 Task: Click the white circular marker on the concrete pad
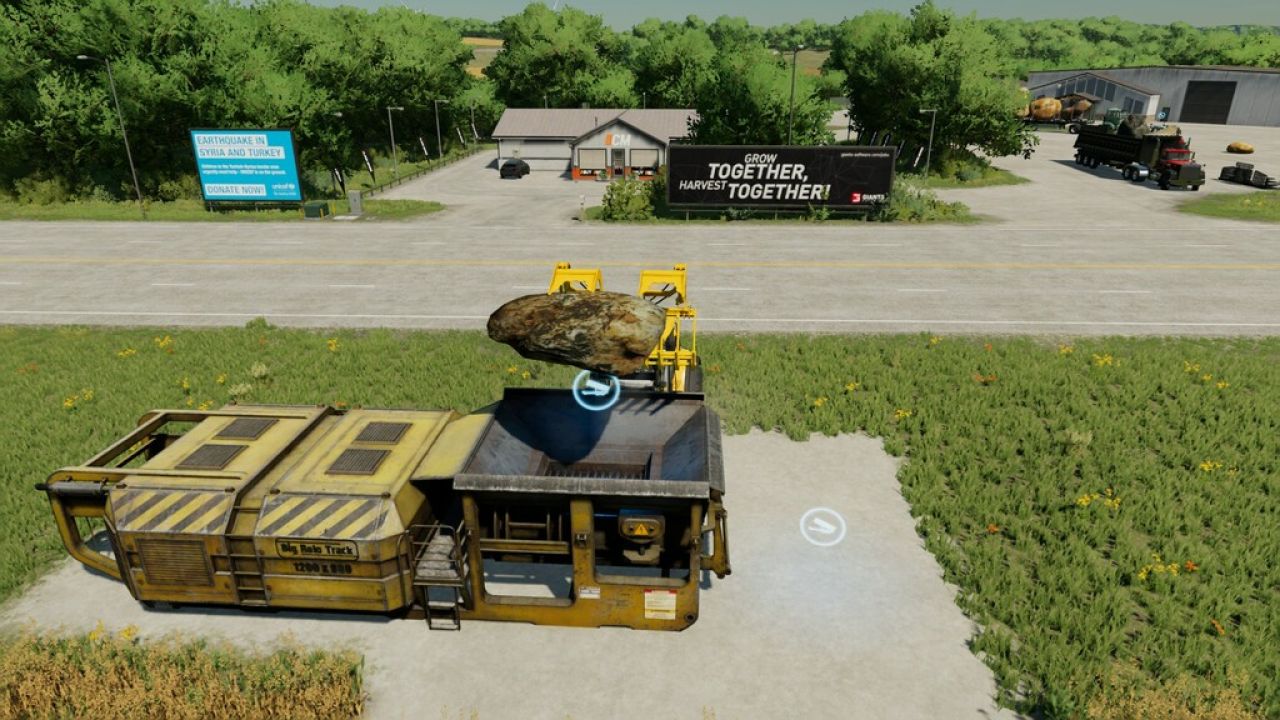click(822, 526)
